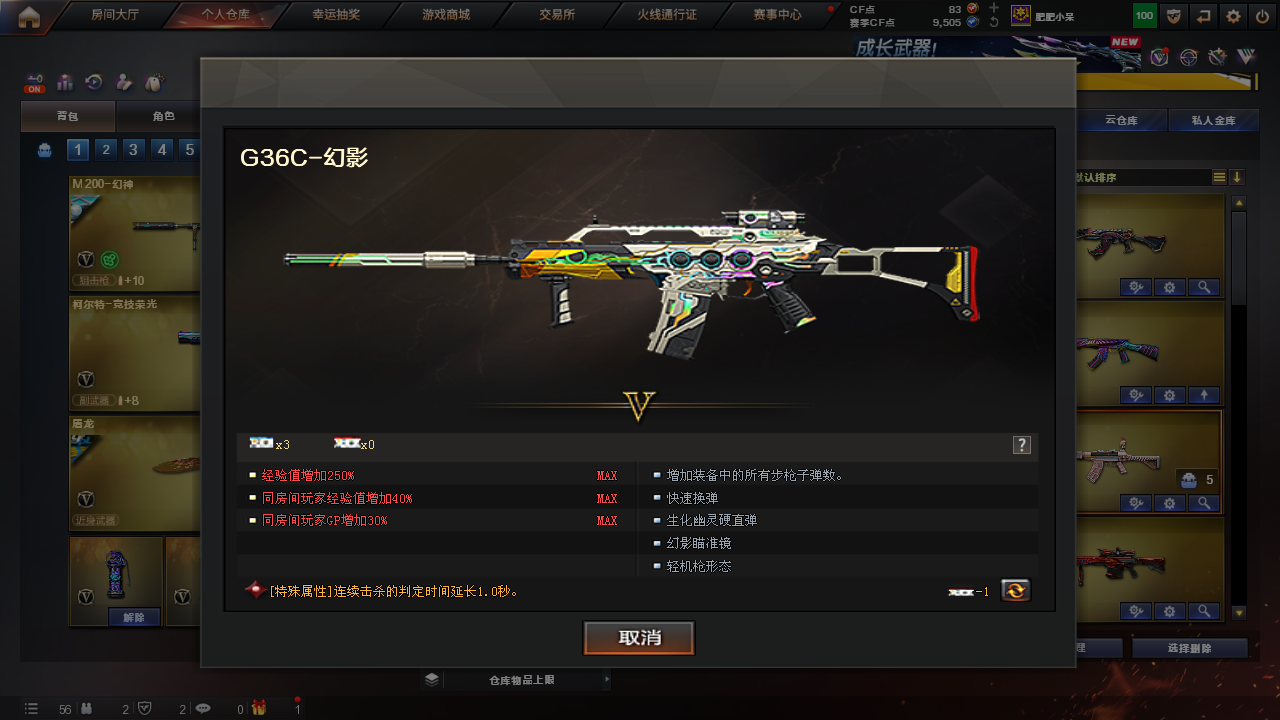Screen dimensions: 1280x720
Task: Click the power exit icon
Action: 1262,16
